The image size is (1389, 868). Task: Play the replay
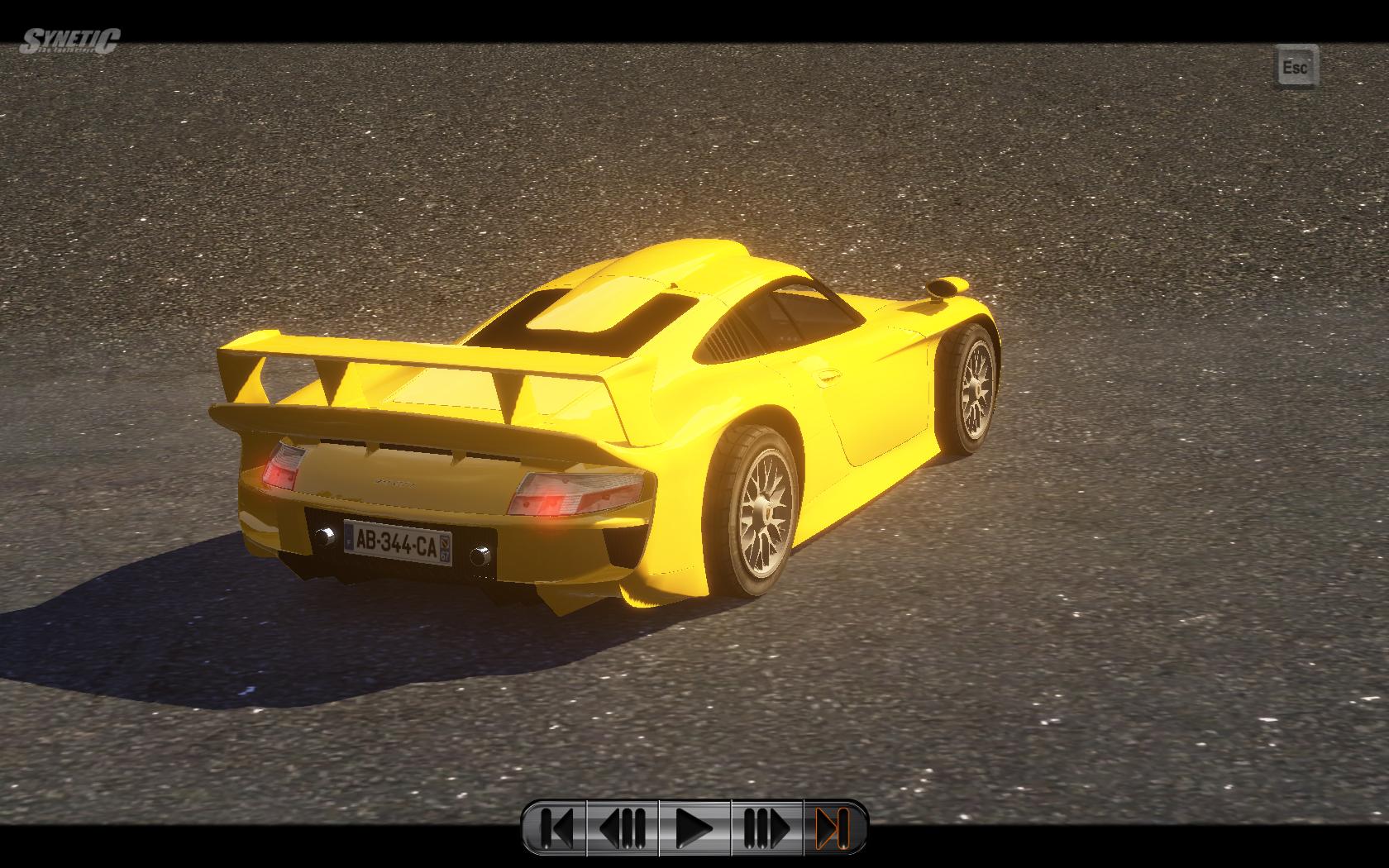point(694,827)
